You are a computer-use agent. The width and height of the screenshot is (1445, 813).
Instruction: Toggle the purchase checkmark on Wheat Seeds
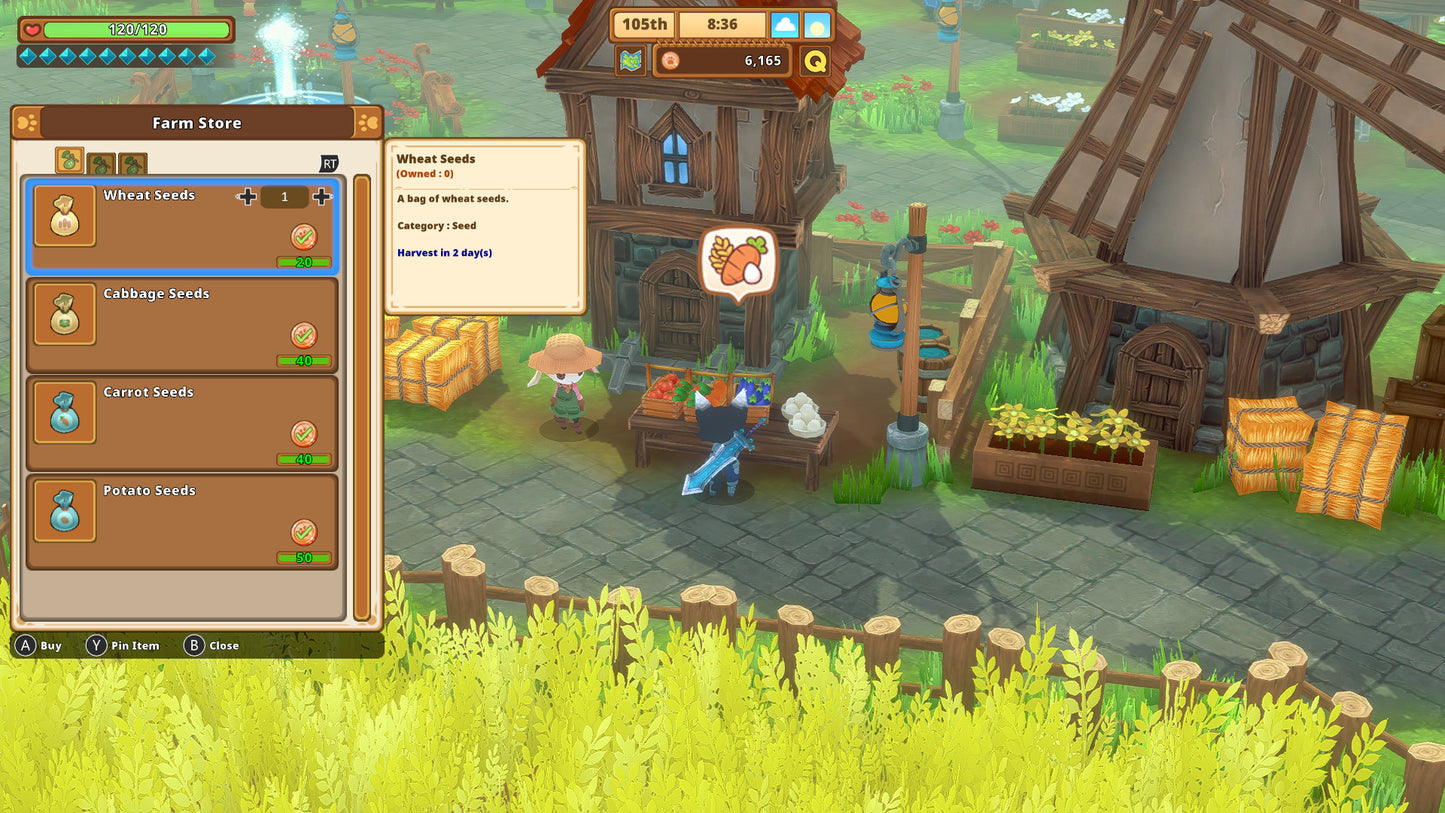pos(303,237)
